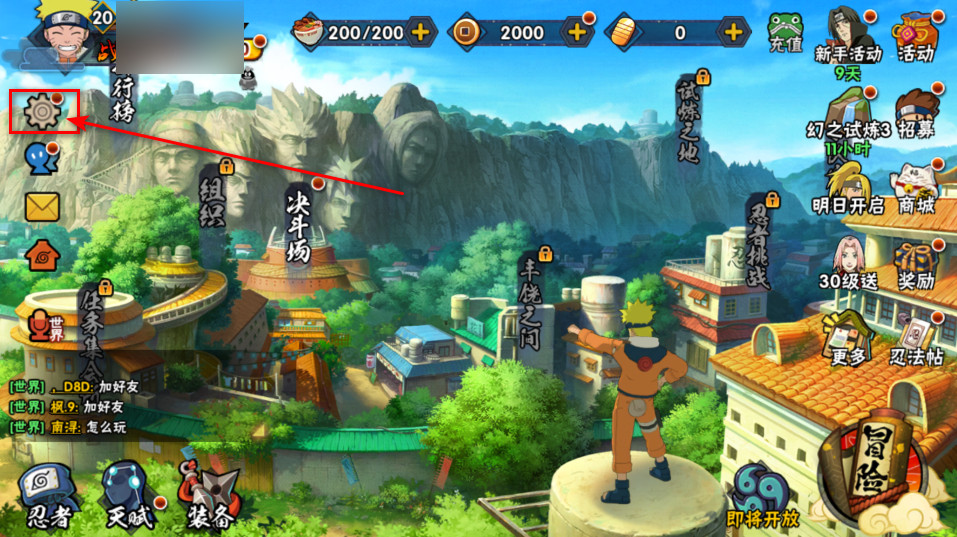This screenshot has width=957, height=537.
Task: Open the 装备 equipment menu
Action: point(208,493)
